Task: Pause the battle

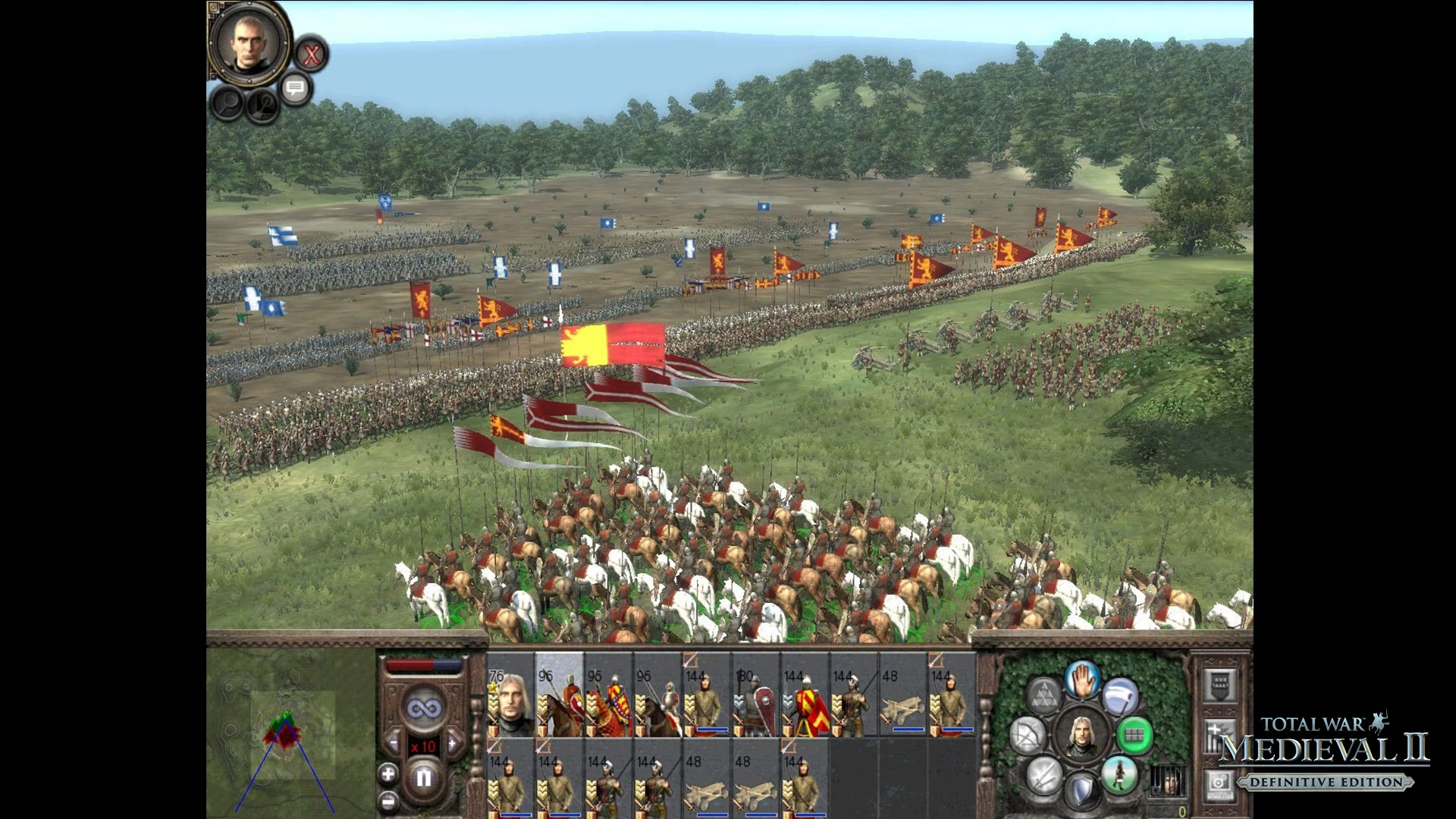Action: coord(423,777)
